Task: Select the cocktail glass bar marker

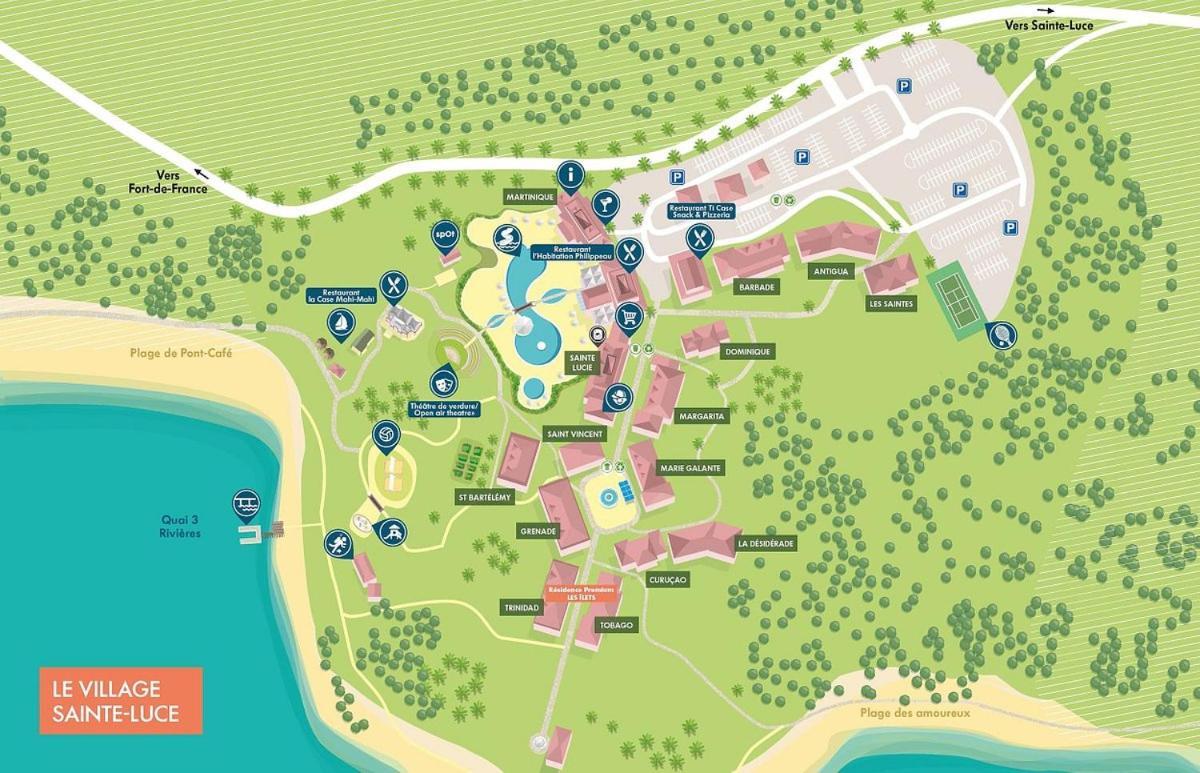Action: click(605, 205)
